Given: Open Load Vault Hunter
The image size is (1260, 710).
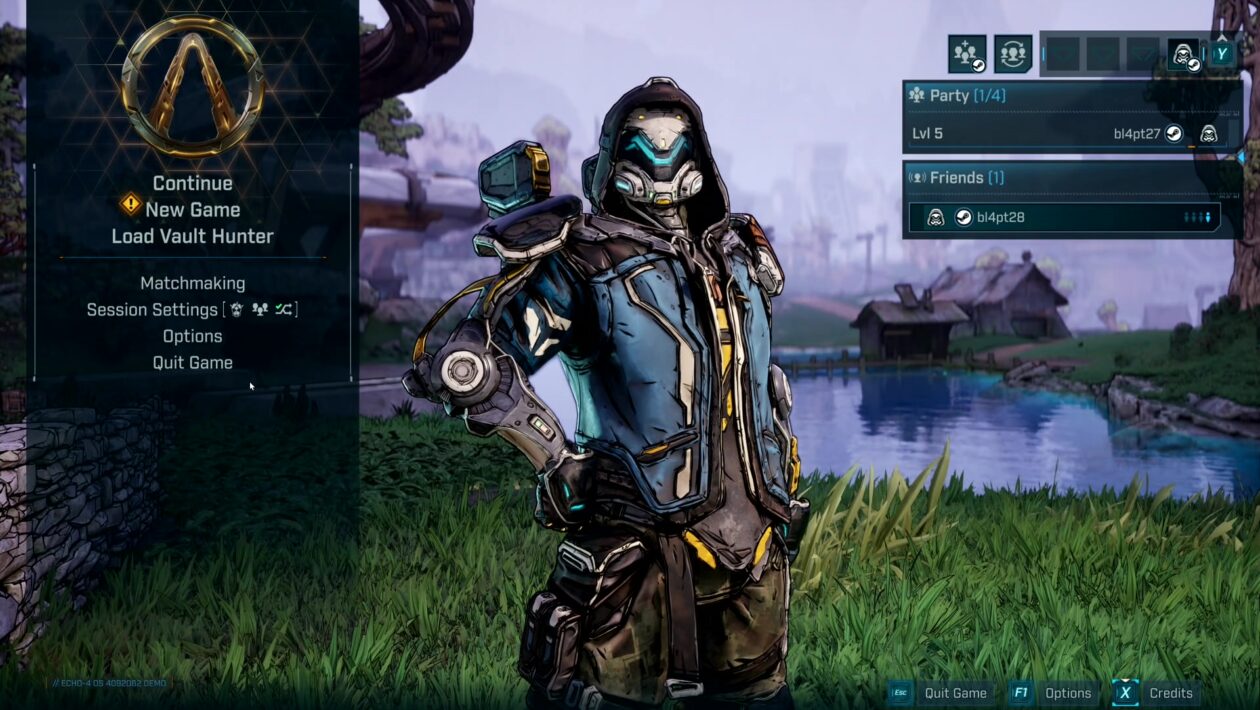Looking at the screenshot, I should [x=192, y=236].
